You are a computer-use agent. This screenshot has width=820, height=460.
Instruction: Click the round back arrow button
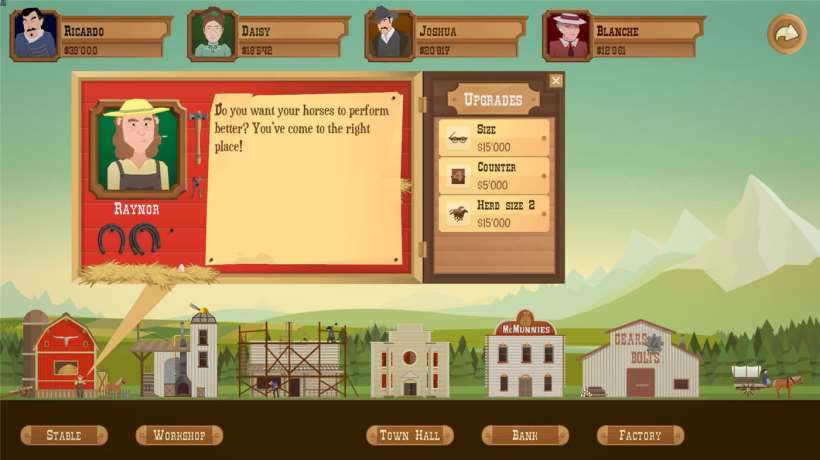(x=786, y=34)
